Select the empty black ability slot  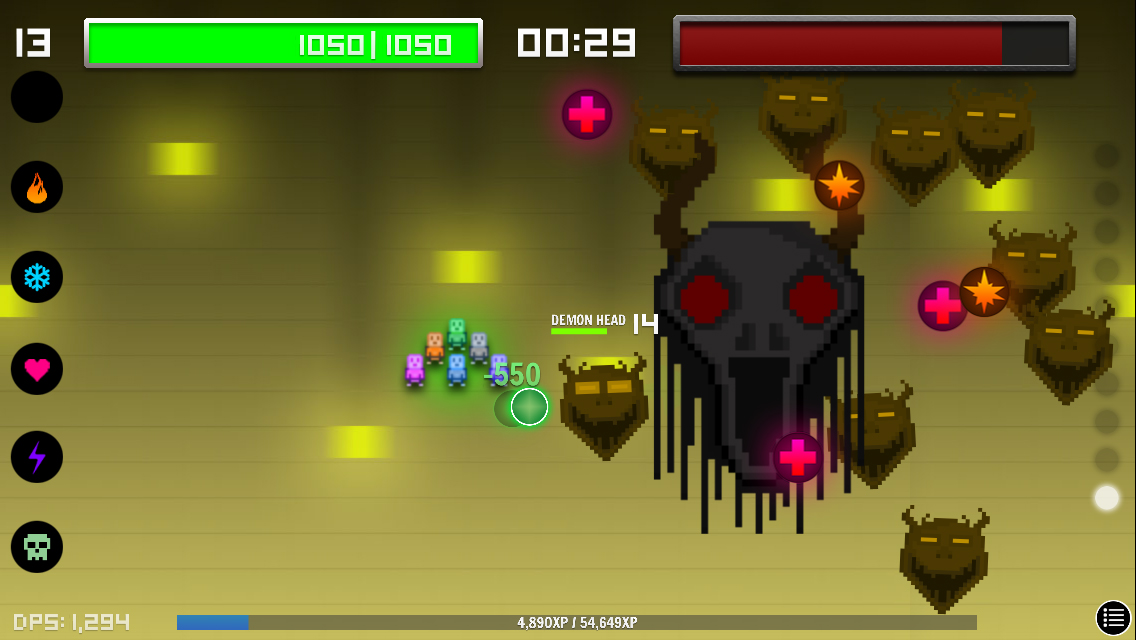click(37, 97)
